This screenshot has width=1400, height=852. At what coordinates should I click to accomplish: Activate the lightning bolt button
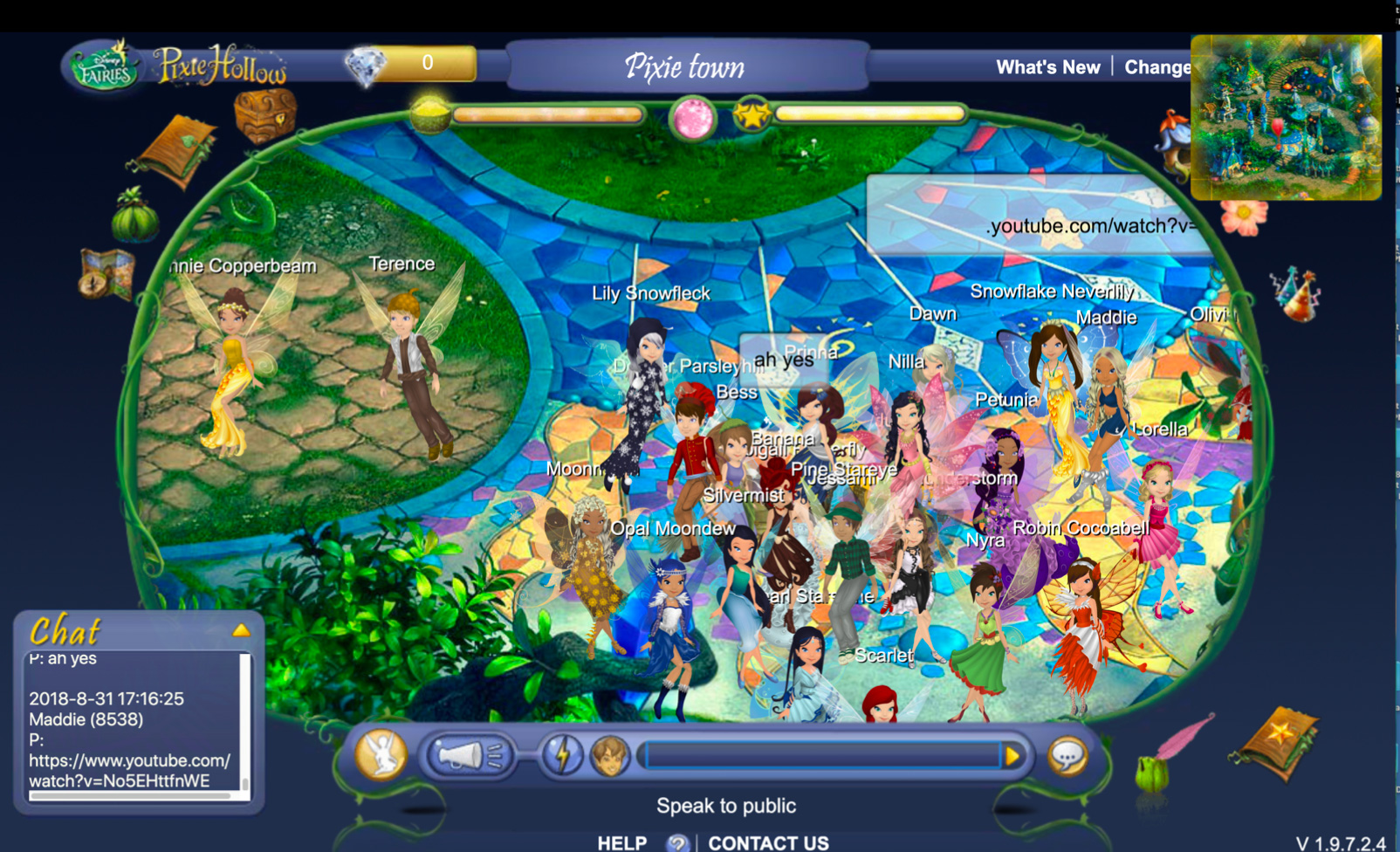coord(562,755)
